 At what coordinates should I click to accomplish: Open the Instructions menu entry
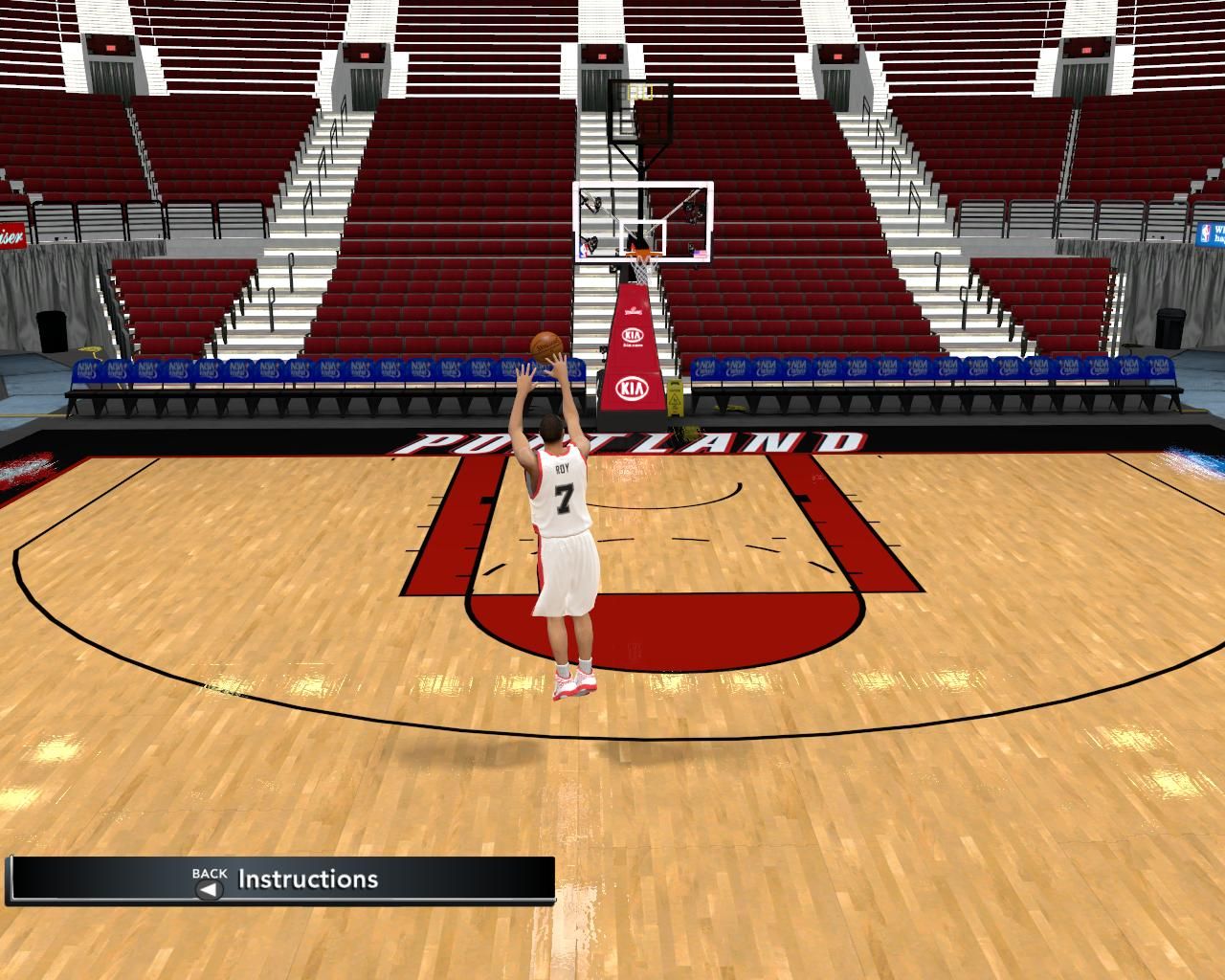coord(307,880)
